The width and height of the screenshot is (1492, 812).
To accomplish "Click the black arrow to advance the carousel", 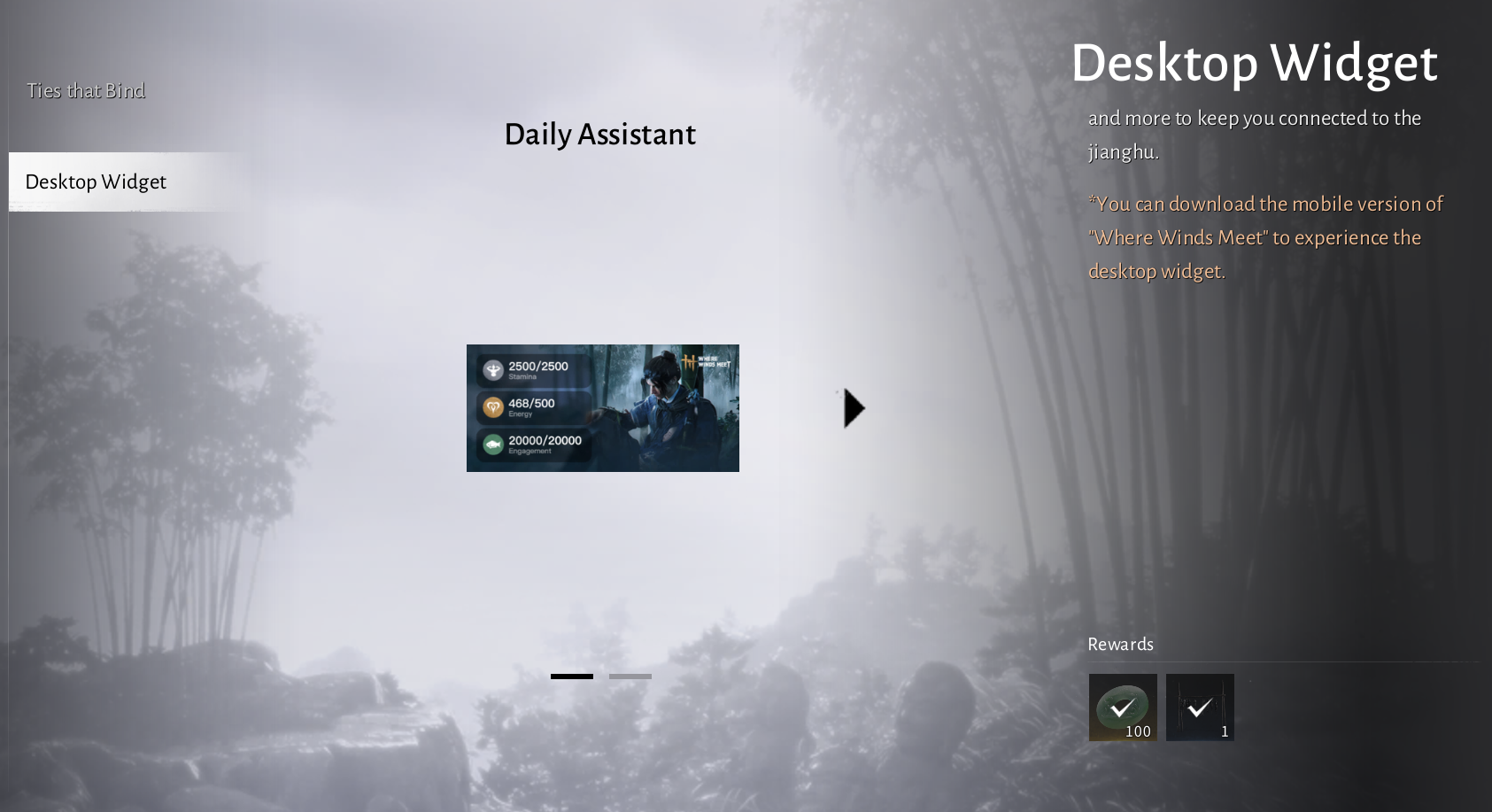I will pyautogui.click(x=853, y=407).
